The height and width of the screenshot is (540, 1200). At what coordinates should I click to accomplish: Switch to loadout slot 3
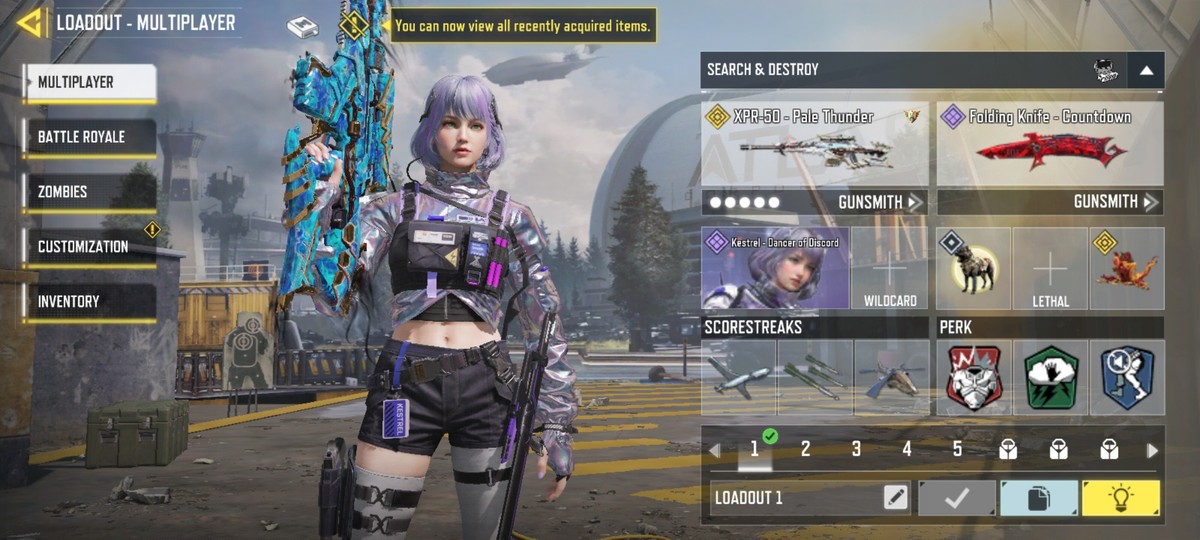click(x=856, y=450)
